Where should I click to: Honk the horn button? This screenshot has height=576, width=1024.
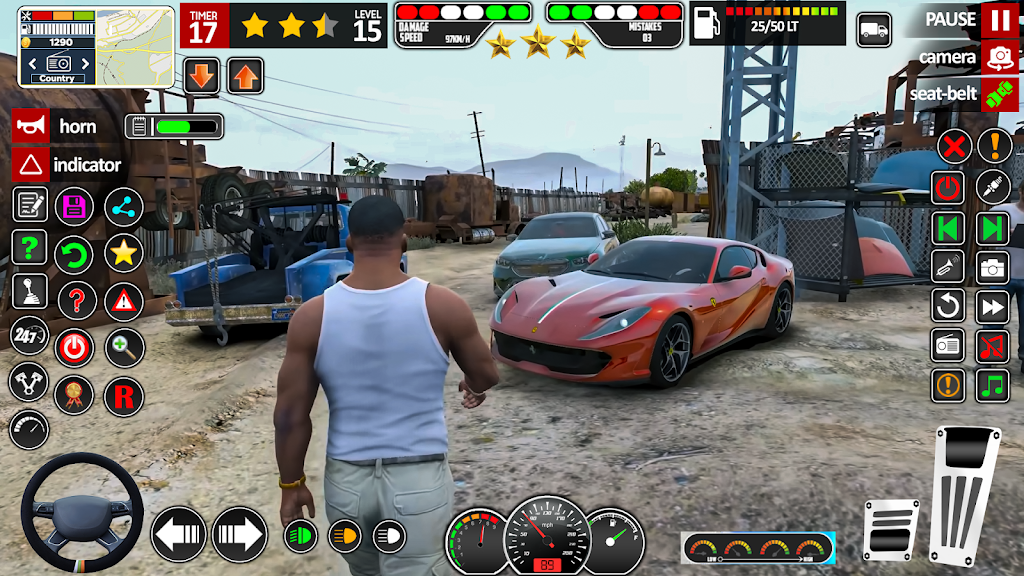[x=31, y=126]
